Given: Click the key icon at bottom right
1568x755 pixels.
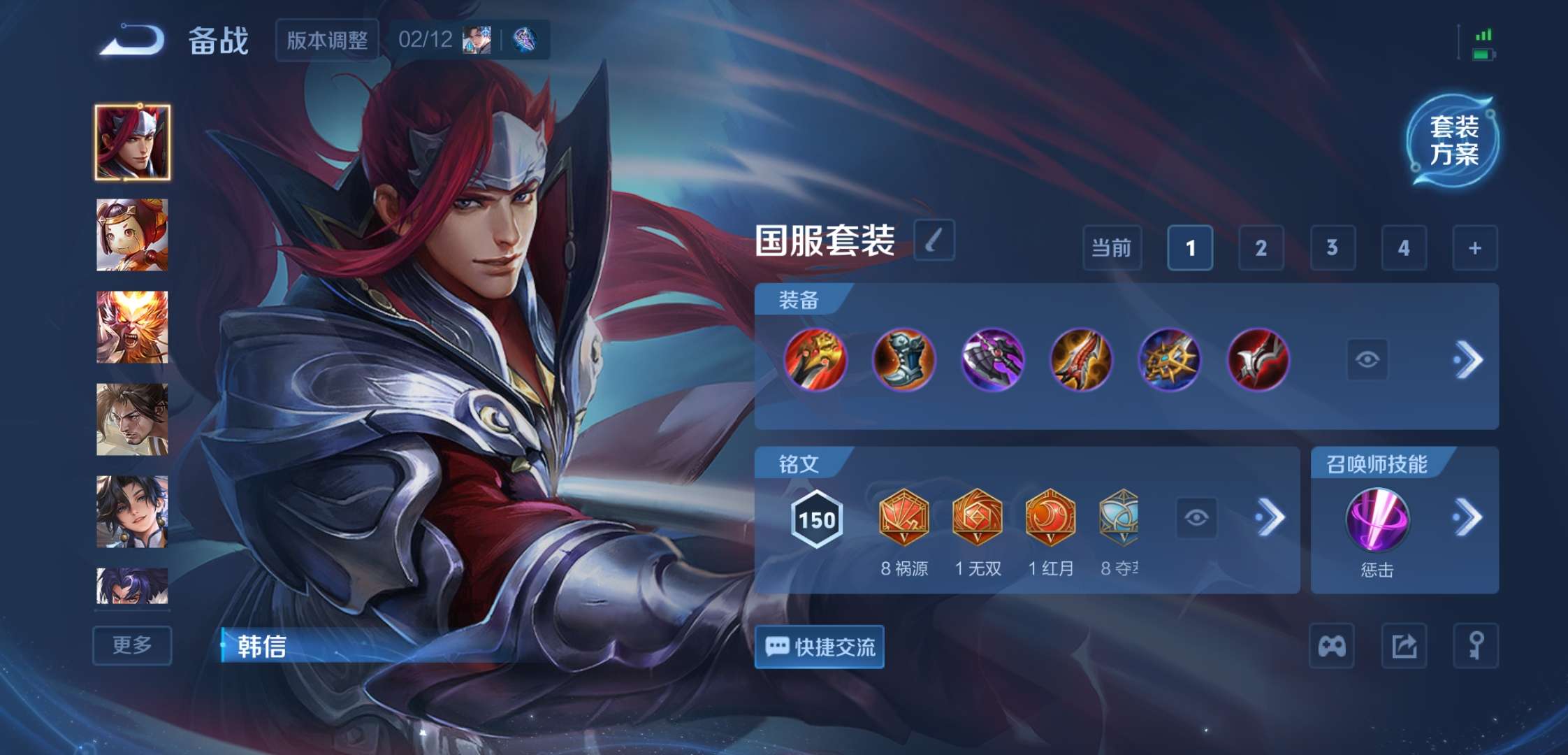Looking at the screenshot, I should coord(1476,647).
